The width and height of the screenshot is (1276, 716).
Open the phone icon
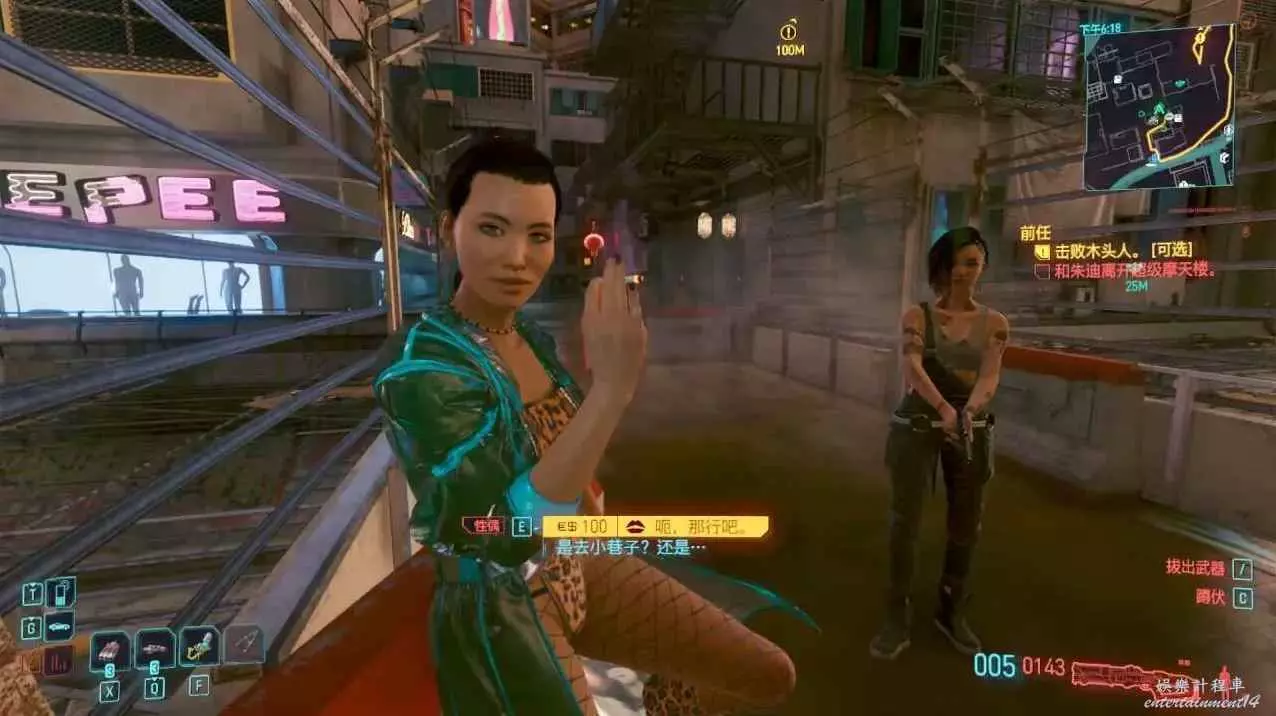coord(60,593)
